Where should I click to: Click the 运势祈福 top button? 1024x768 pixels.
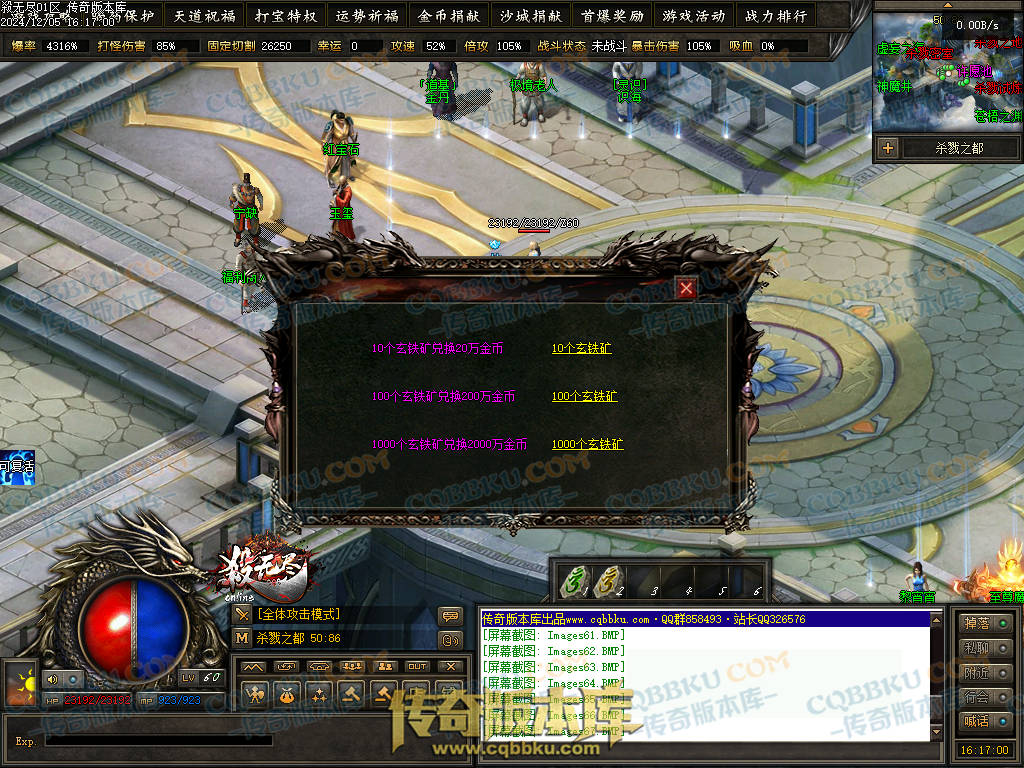click(367, 16)
